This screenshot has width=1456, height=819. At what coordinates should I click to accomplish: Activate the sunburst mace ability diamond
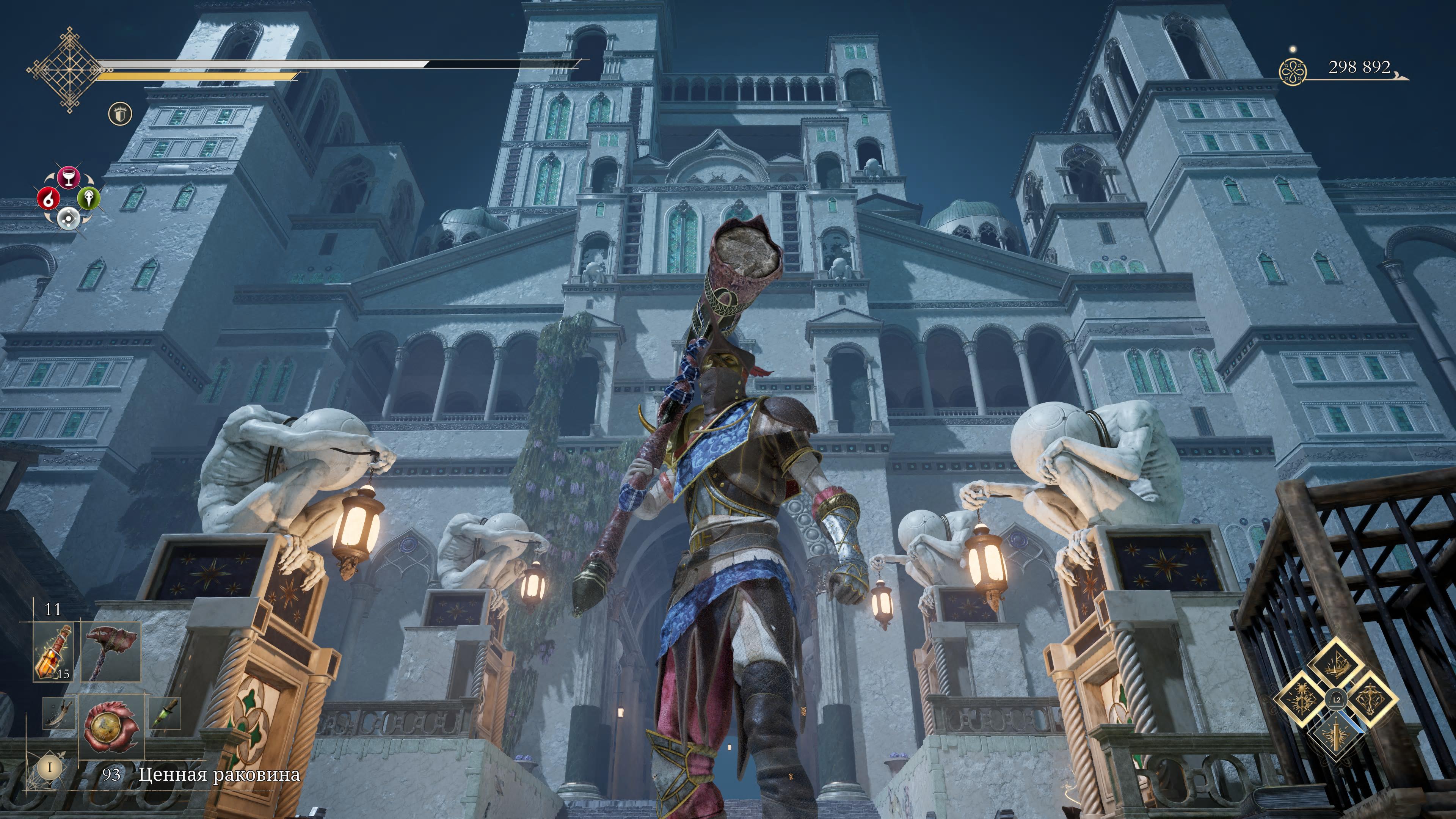[x=1301, y=699]
